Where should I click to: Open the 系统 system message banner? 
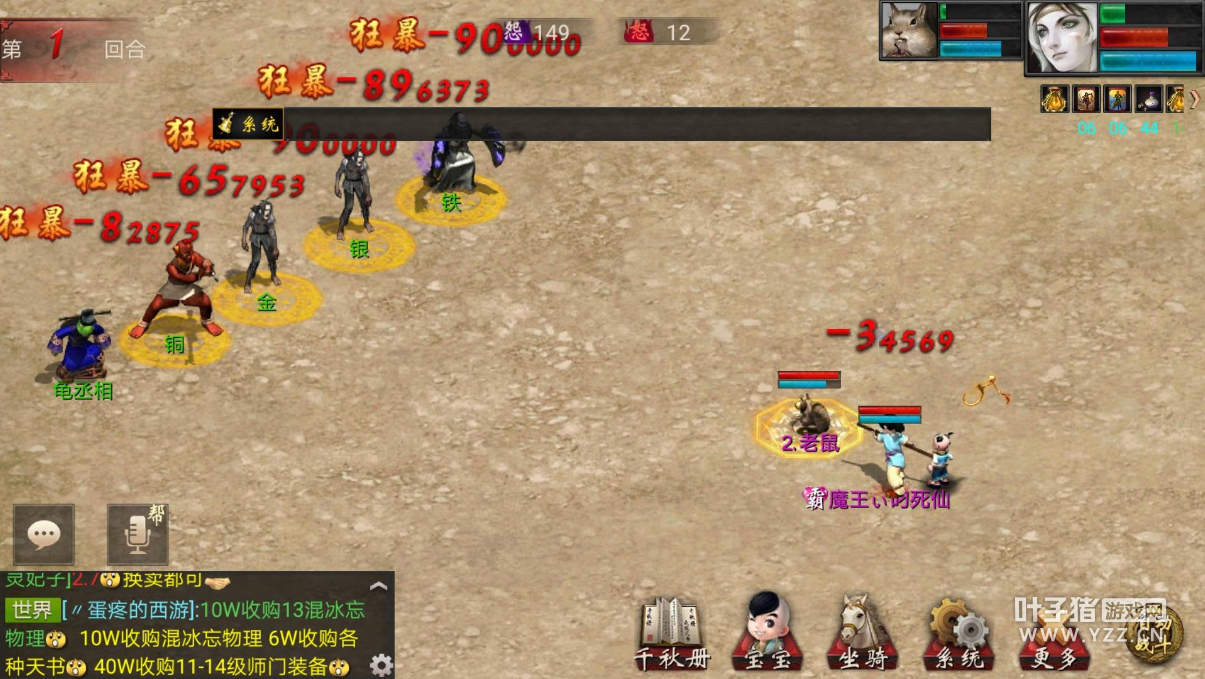point(249,124)
